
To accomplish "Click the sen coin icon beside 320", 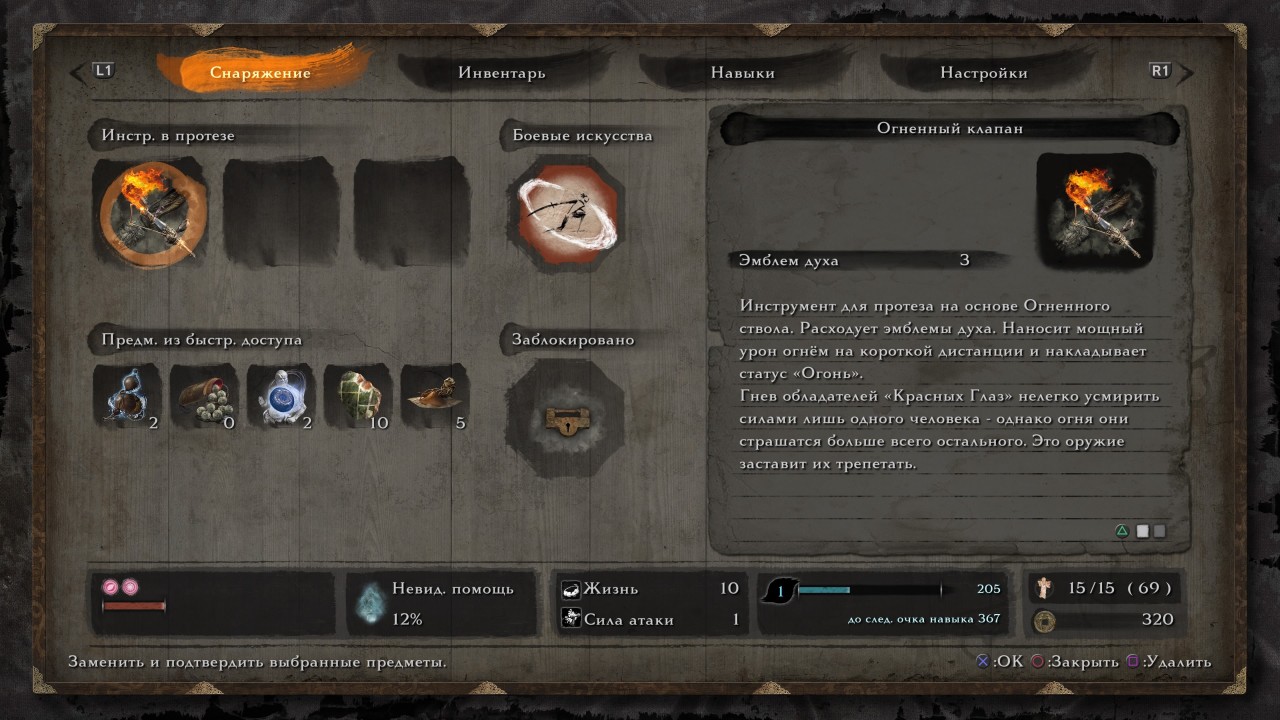I will (1044, 619).
